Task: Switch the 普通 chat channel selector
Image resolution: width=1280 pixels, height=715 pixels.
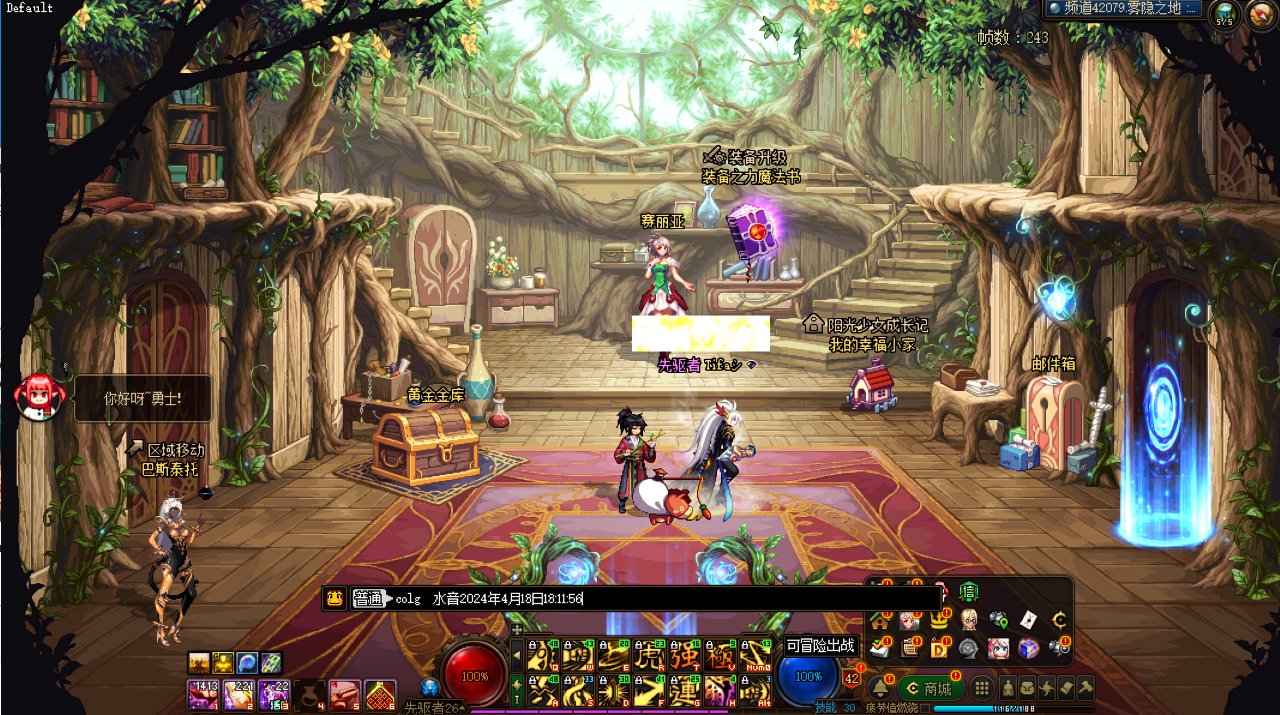Action: tap(369, 598)
